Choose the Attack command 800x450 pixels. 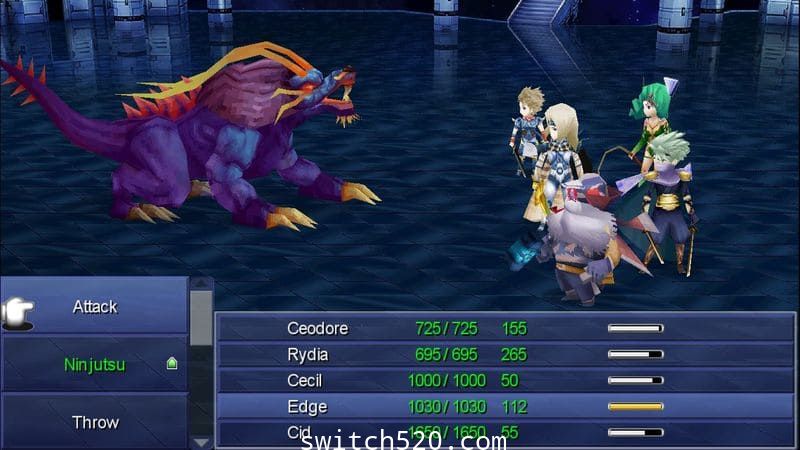95,307
